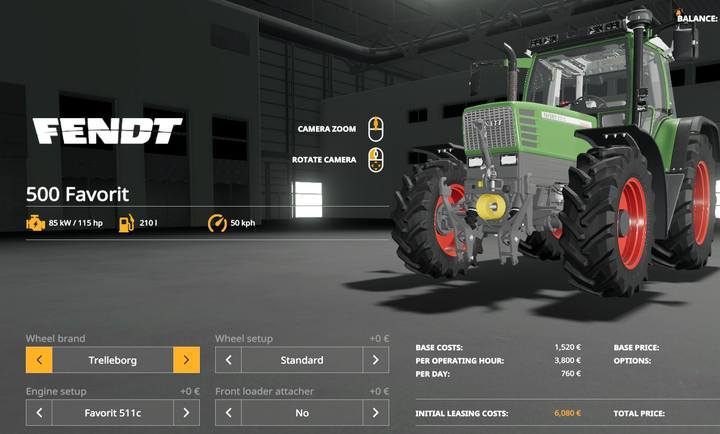Go to next front loader attacher option
Viewport: 720px width, 434px height.
[376, 412]
